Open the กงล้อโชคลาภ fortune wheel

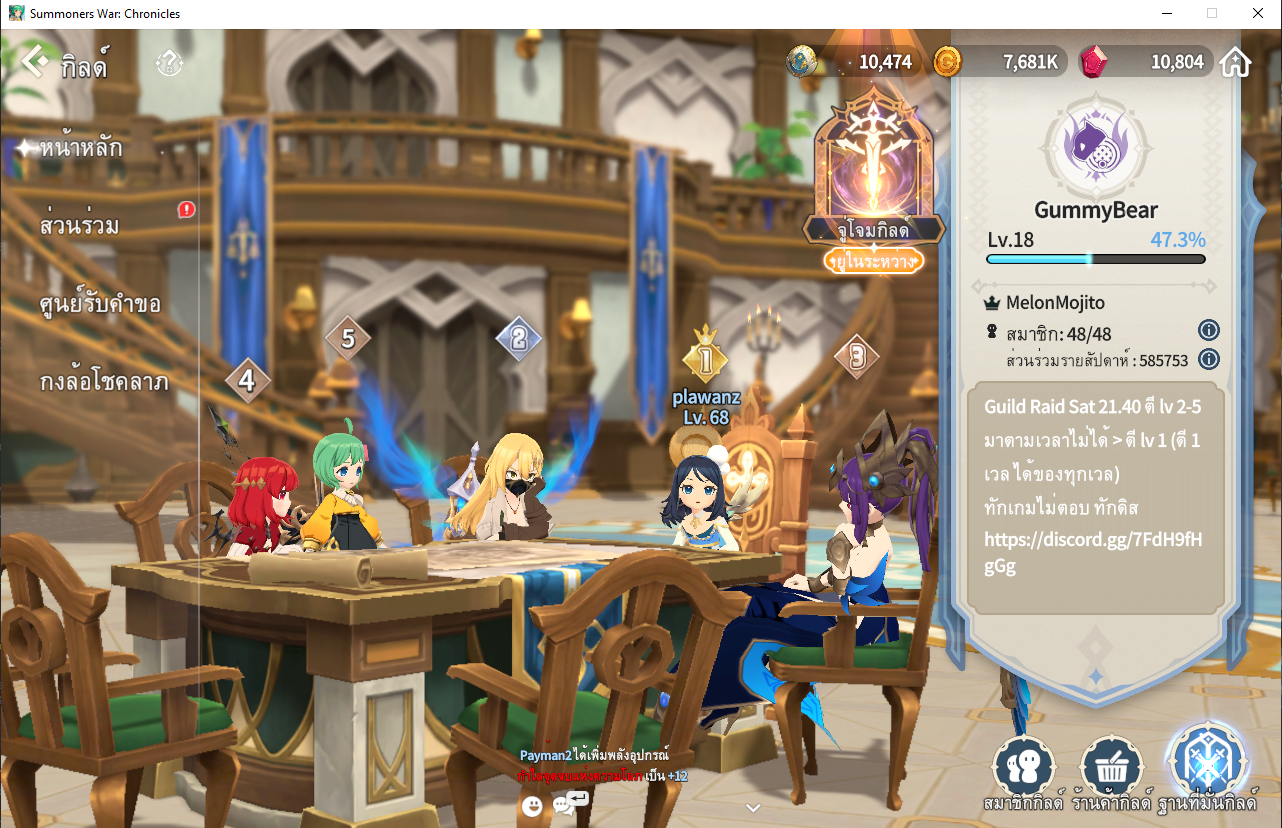point(104,382)
